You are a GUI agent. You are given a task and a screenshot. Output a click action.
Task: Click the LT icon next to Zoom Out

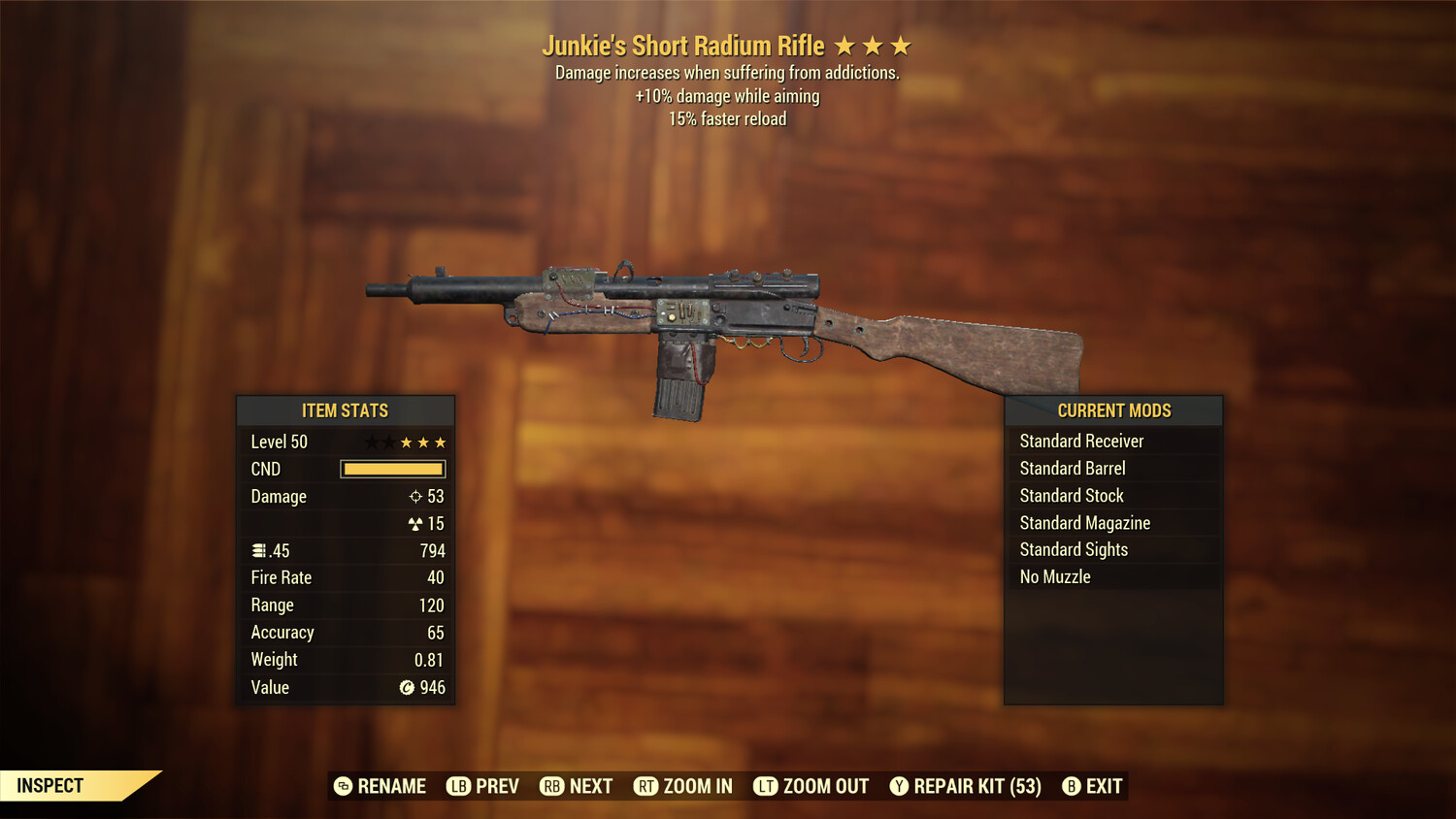pyautogui.click(x=765, y=786)
